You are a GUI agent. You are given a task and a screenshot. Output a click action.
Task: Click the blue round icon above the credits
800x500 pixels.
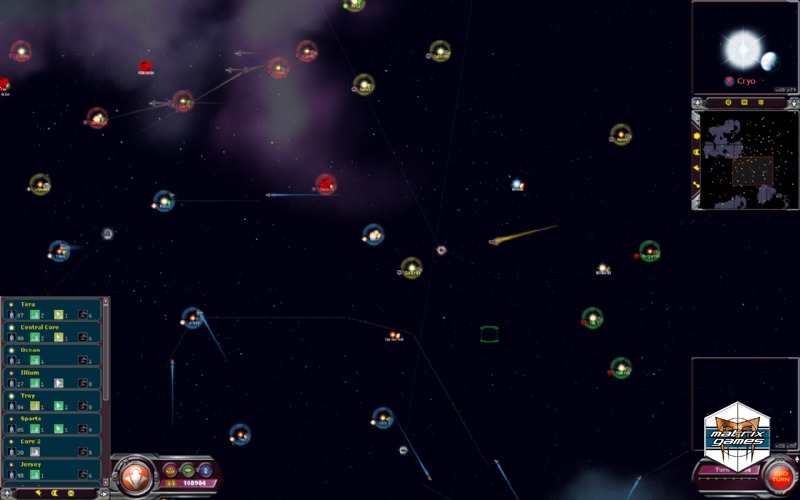point(206,469)
